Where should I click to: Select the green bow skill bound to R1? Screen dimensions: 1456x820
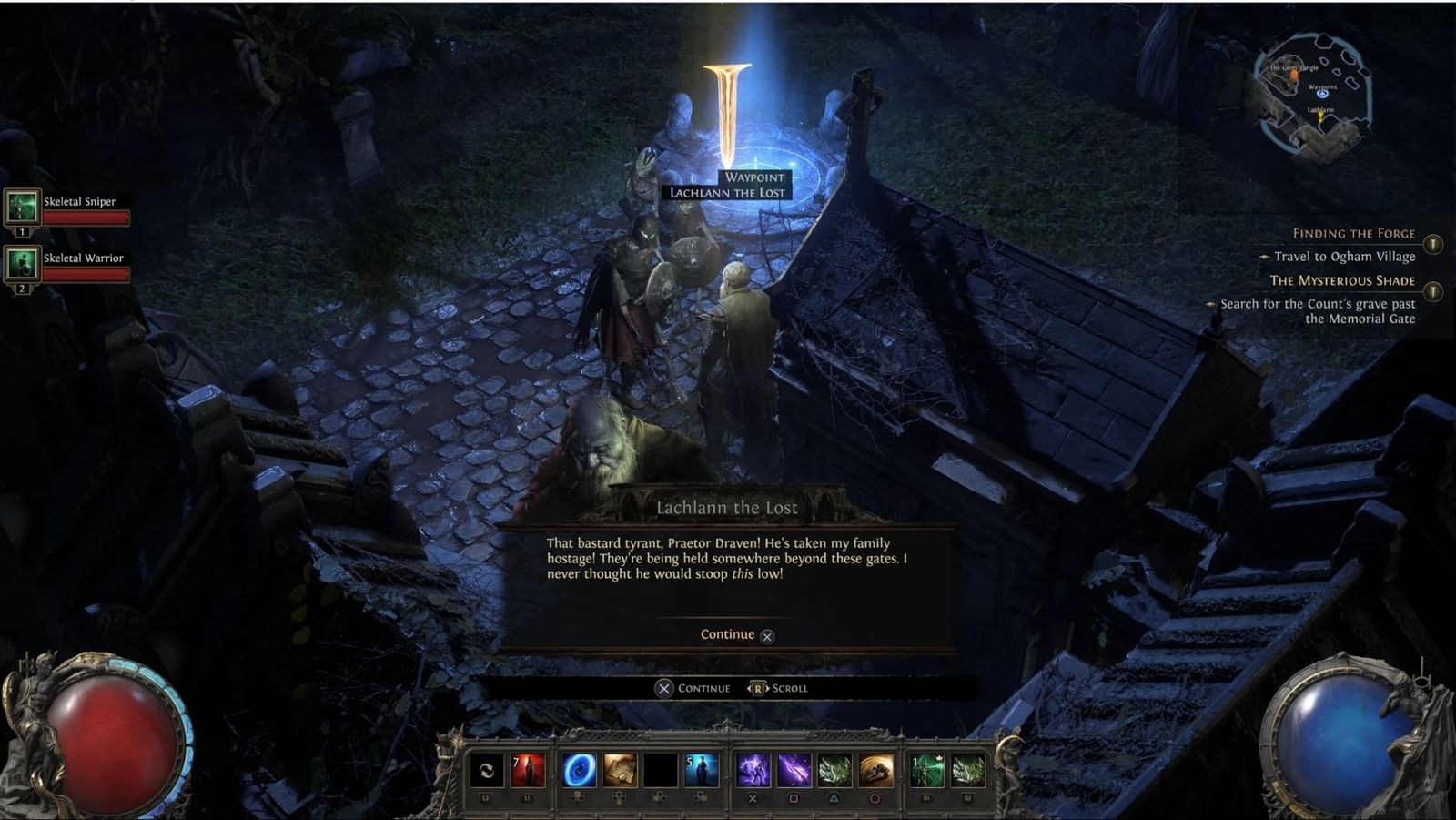(925, 772)
